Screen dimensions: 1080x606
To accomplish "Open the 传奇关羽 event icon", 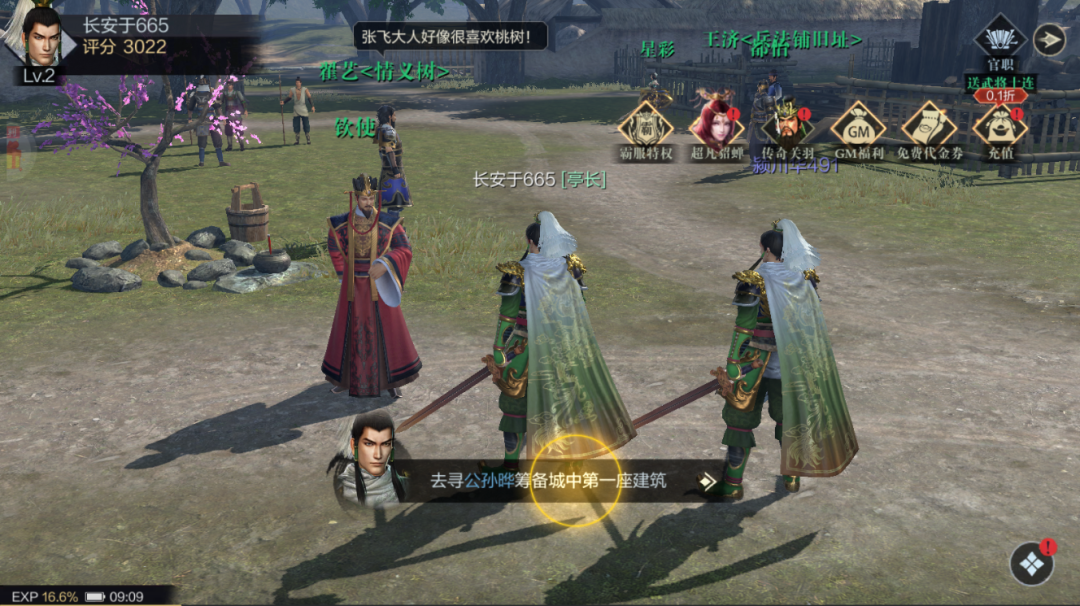I will tap(787, 127).
